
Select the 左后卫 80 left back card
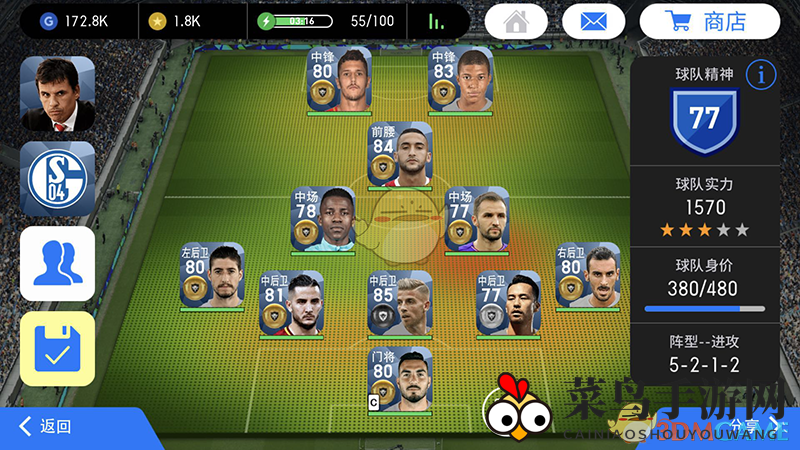tap(212, 275)
